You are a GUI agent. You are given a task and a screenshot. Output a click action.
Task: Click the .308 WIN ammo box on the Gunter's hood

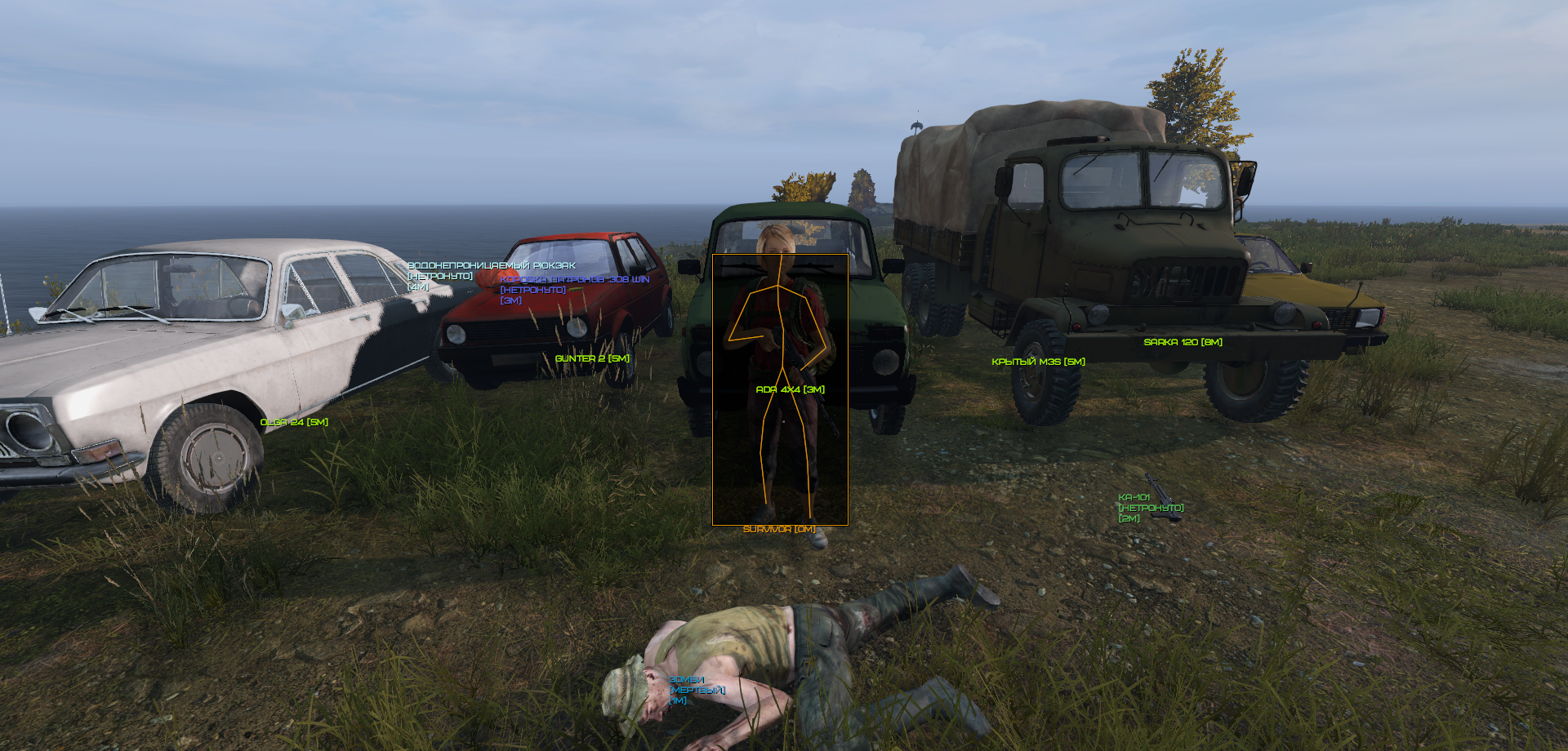click(x=574, y=291)
